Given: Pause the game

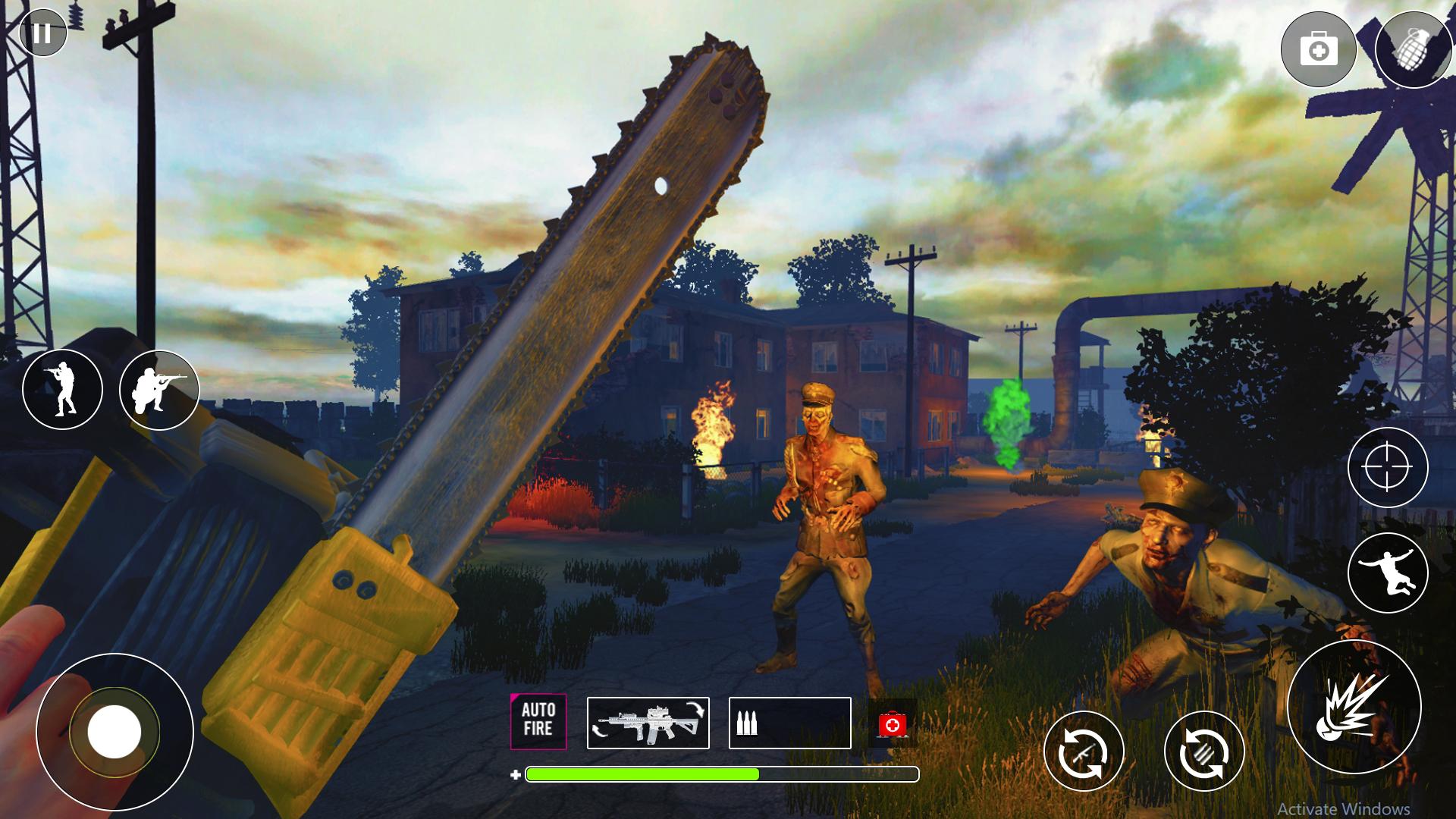Looking at the screenshot, I should [43, 33].
